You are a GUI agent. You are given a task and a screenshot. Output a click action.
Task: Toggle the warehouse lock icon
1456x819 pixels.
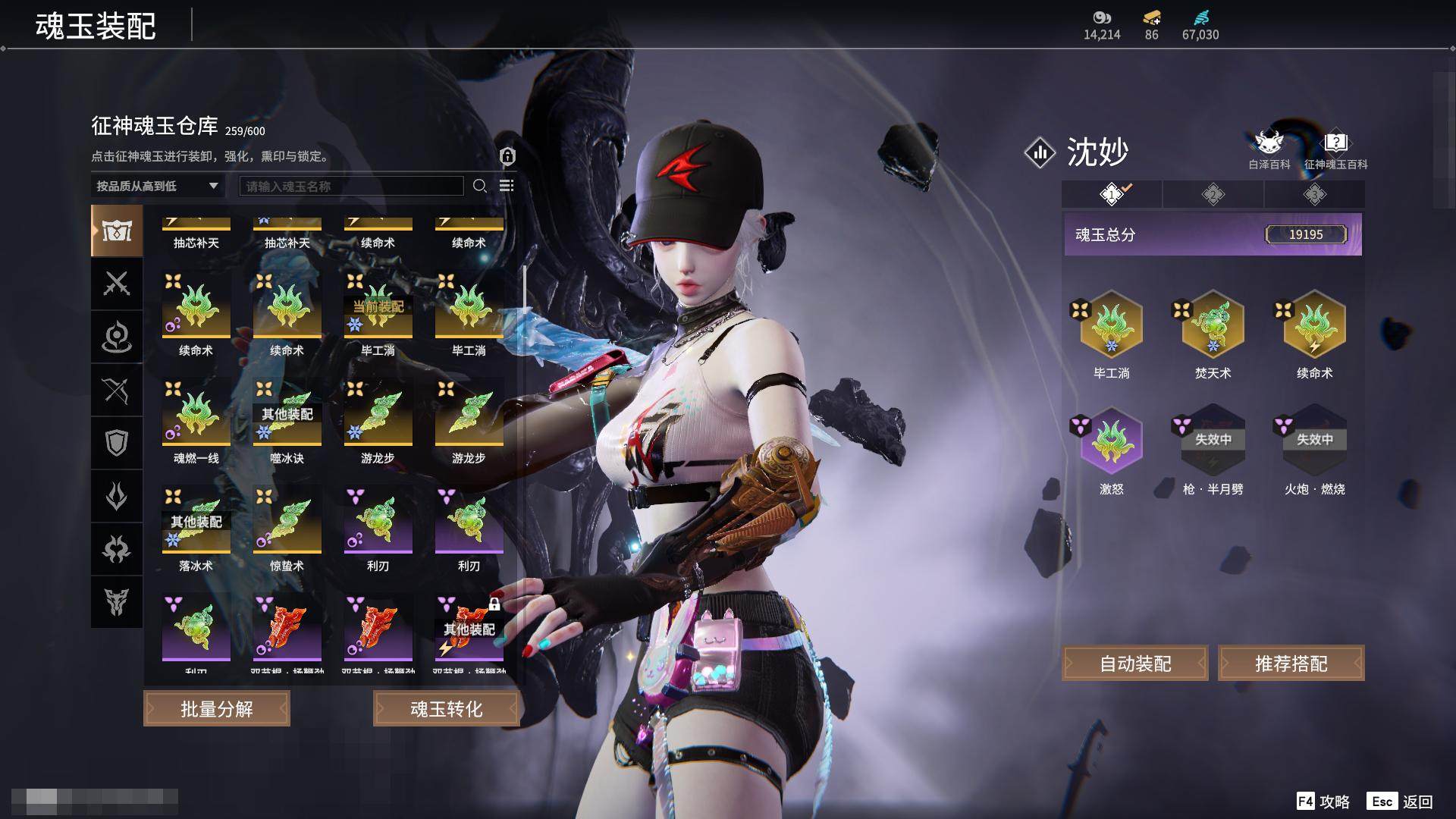coord(507,157)
